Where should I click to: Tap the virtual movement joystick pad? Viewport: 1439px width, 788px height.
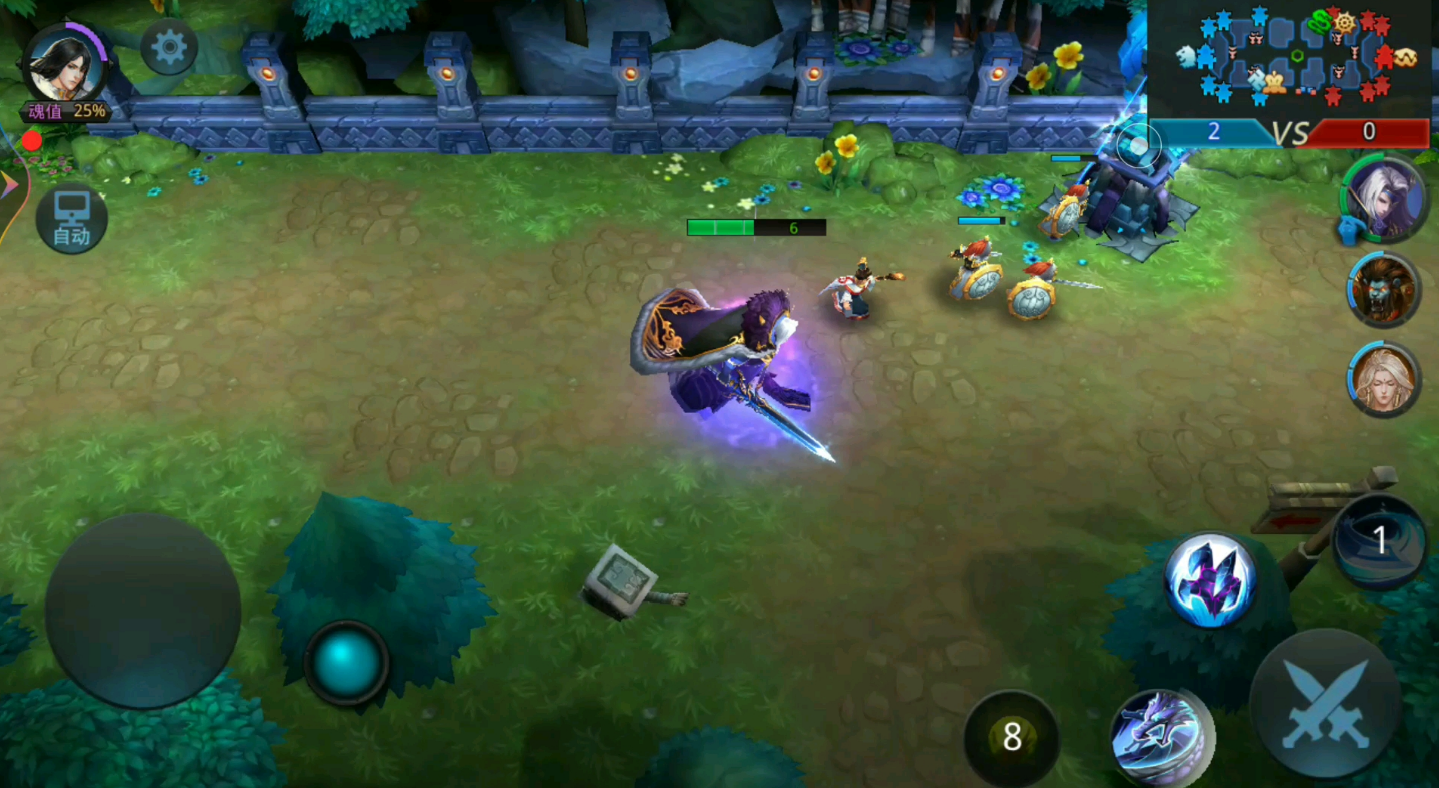[142, 612]
